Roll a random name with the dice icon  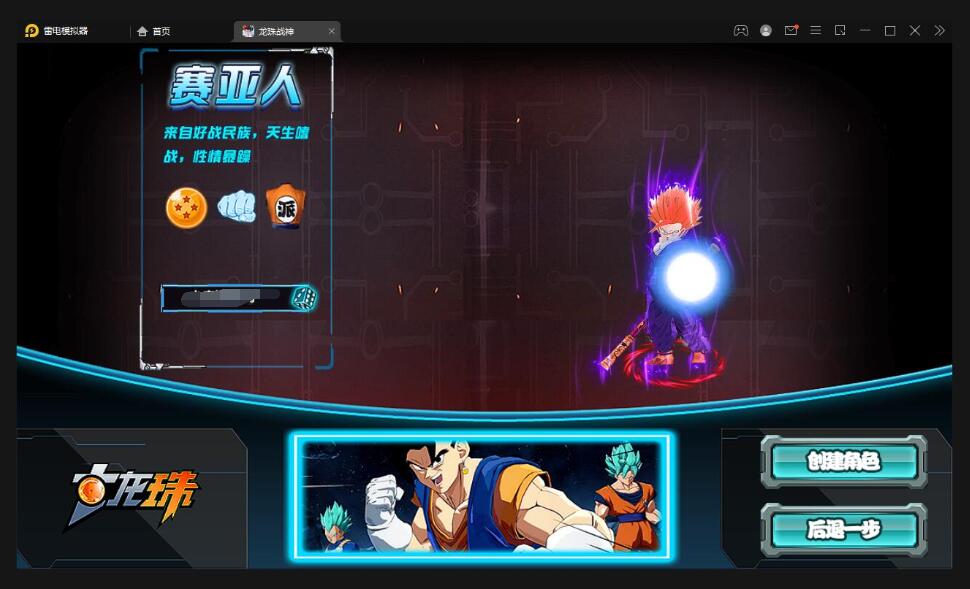click(x=305, y=297)
